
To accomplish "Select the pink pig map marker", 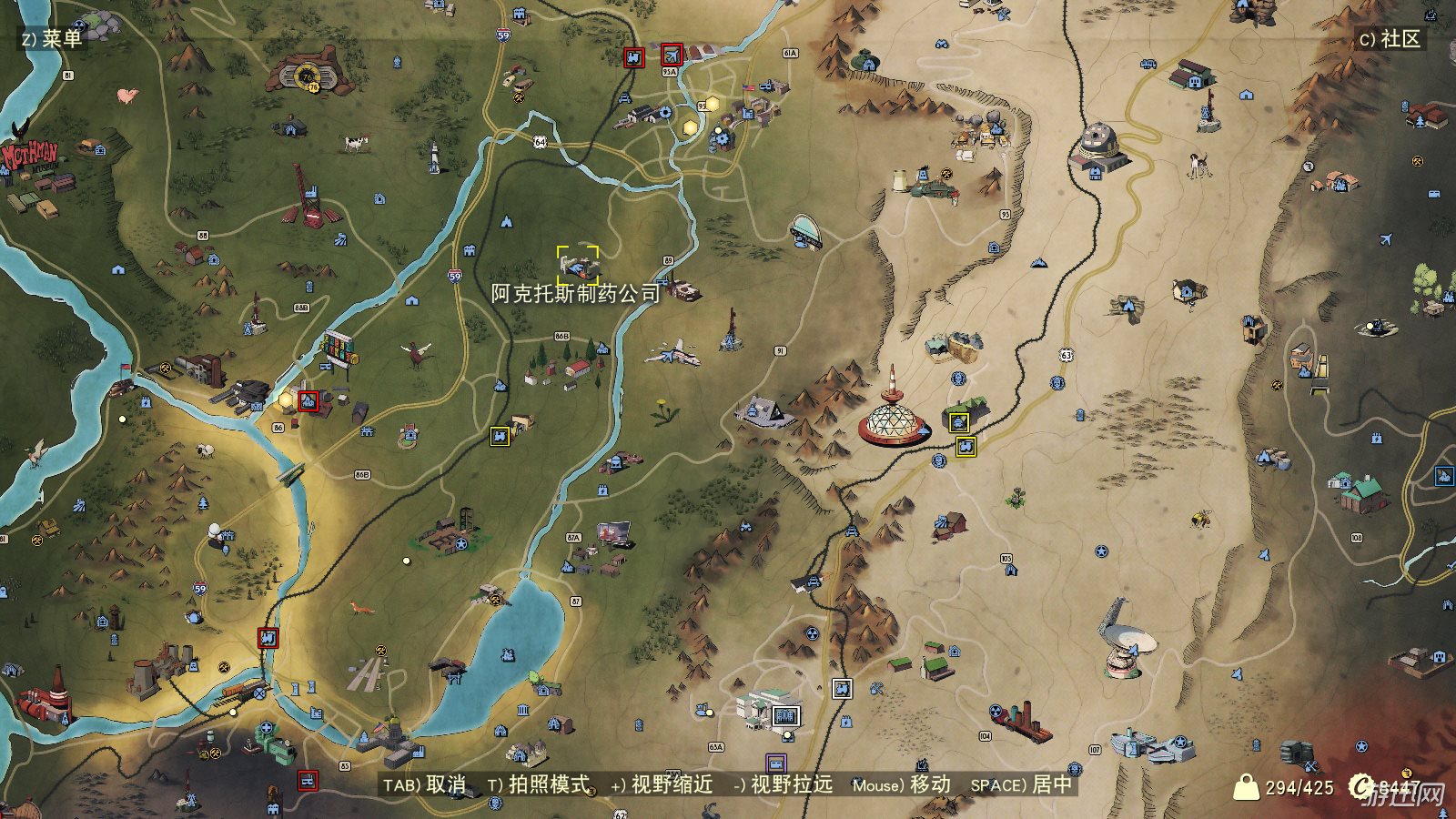I will (x=126, y=94).
